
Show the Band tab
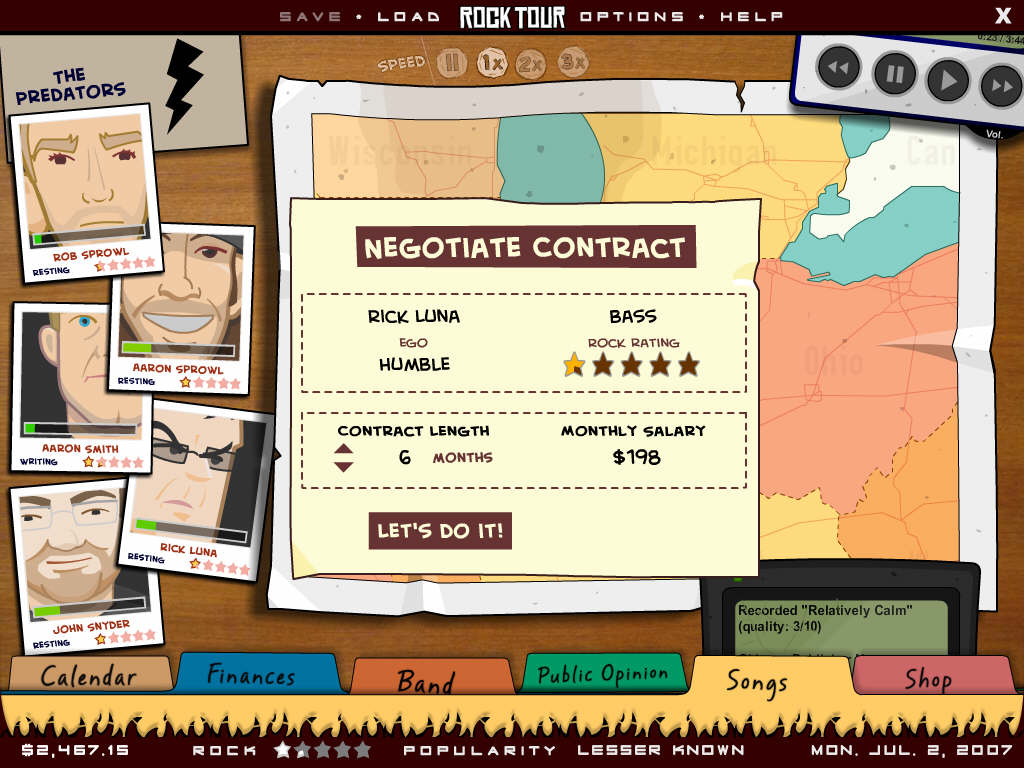pos(426,681)
